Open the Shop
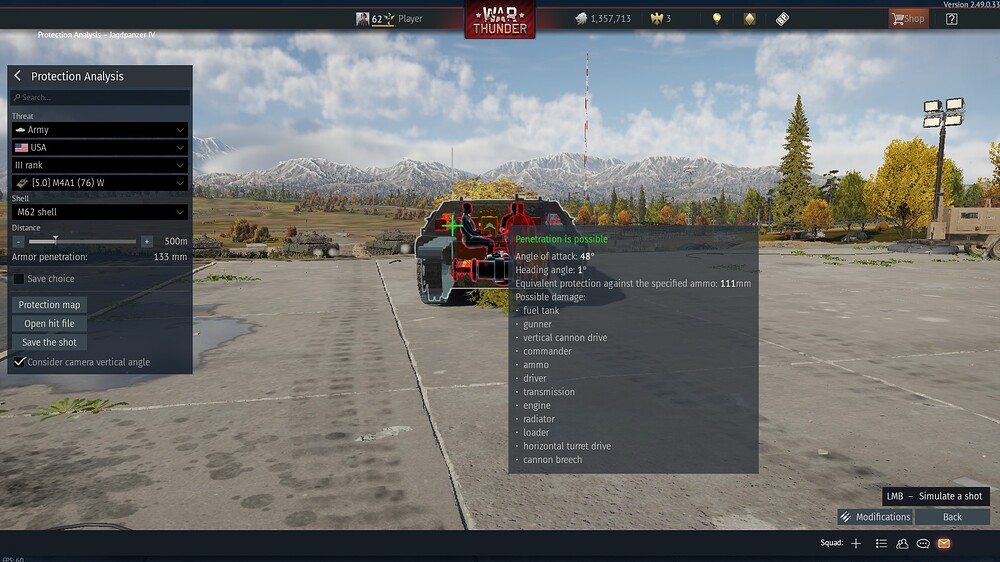The image size is (1000, 562). click(x=908, y=18)
